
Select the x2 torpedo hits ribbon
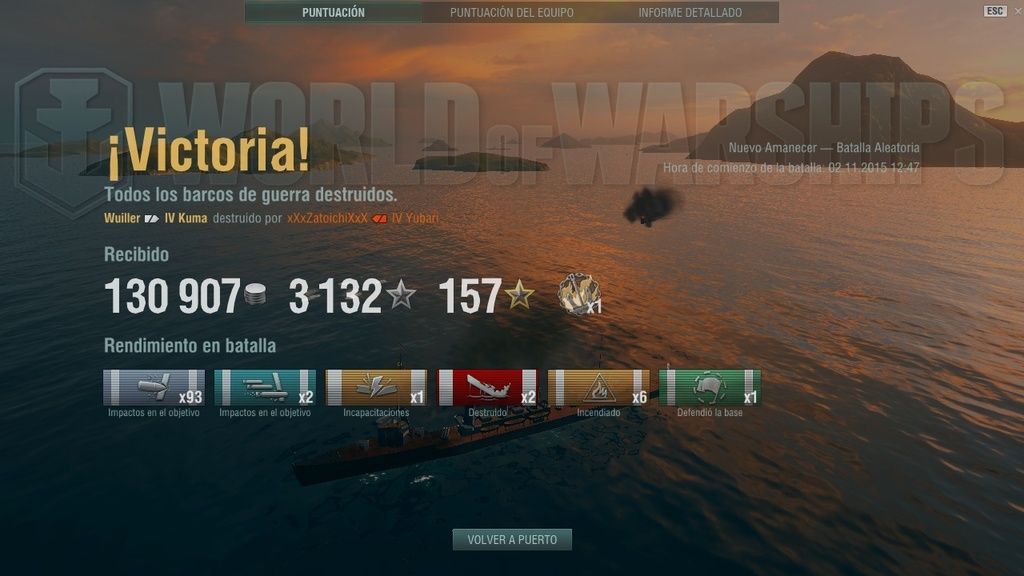pos(265,388)
